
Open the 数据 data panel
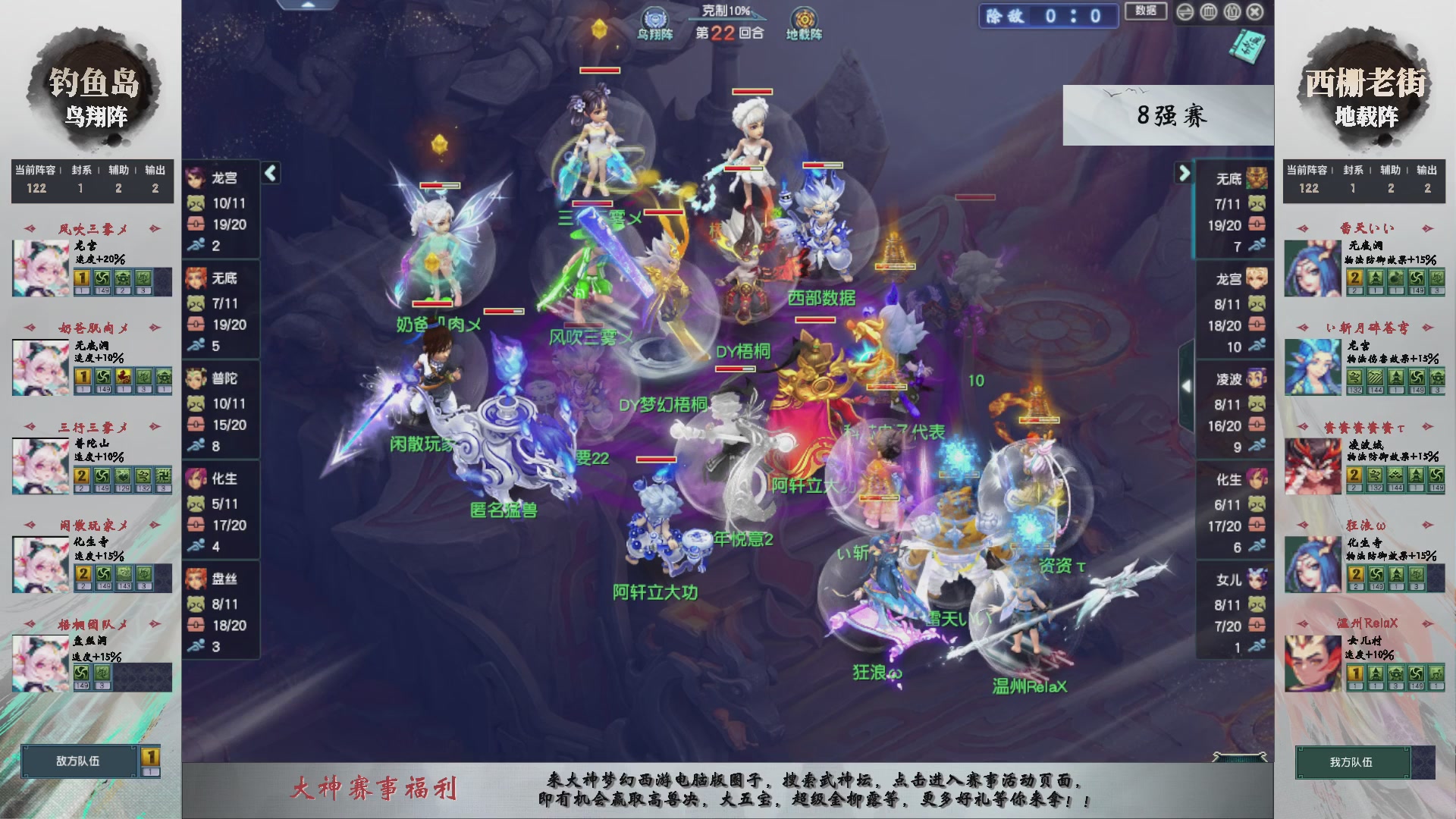1144,11
